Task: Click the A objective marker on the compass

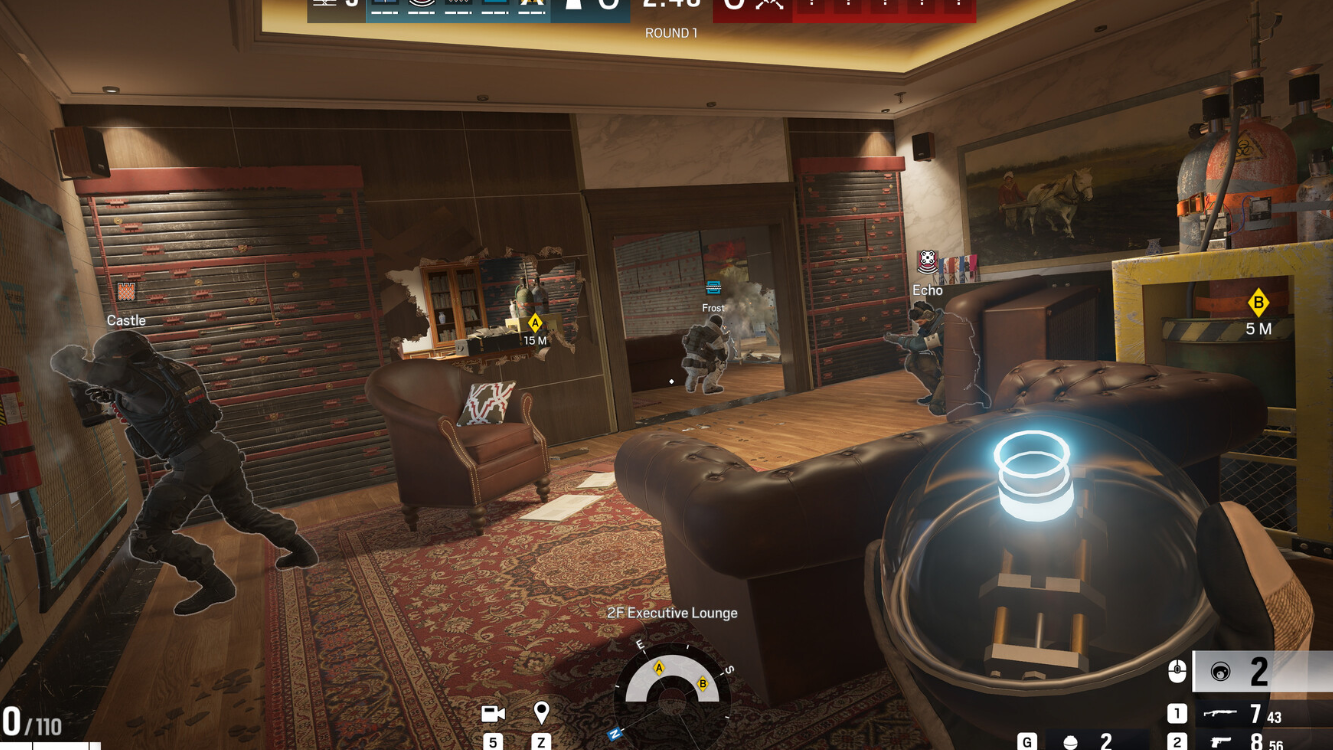Action: tap(659, 666)
